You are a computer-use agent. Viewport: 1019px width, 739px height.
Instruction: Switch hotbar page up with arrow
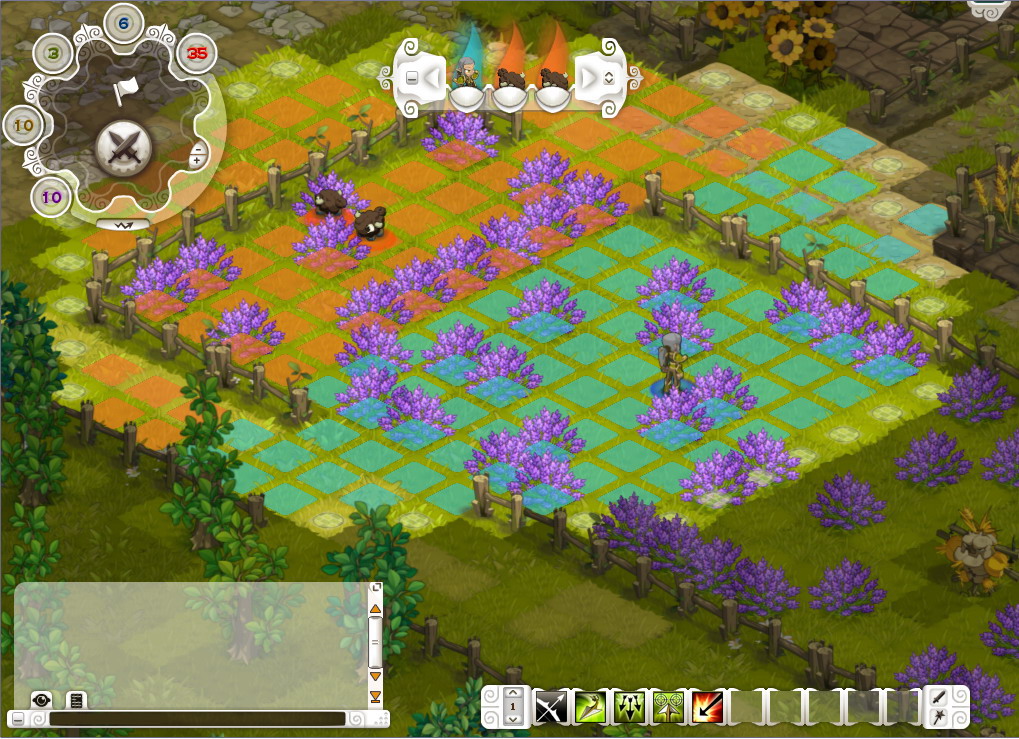514,693
